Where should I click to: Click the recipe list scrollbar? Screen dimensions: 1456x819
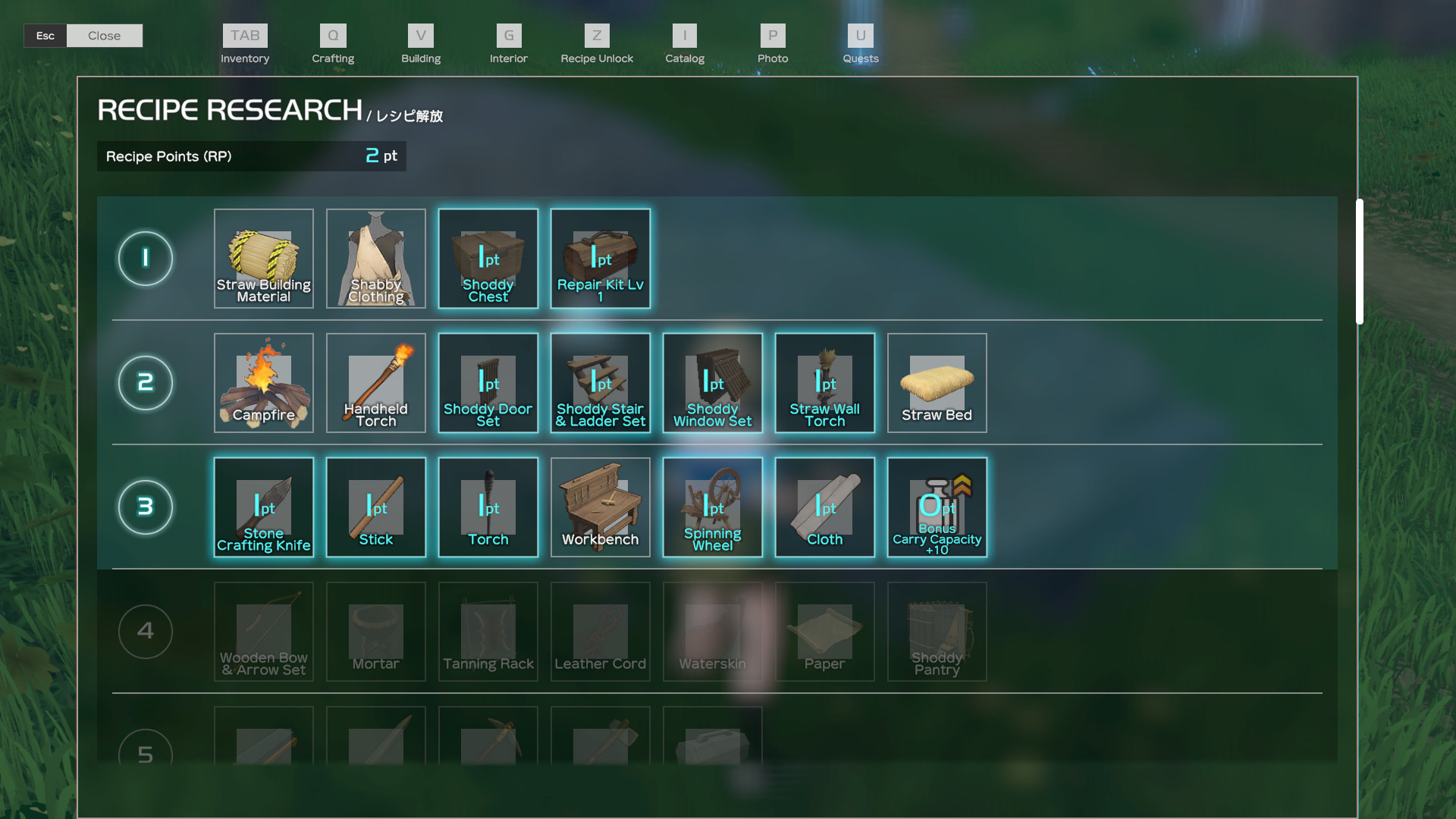(x=1360, y=262)
